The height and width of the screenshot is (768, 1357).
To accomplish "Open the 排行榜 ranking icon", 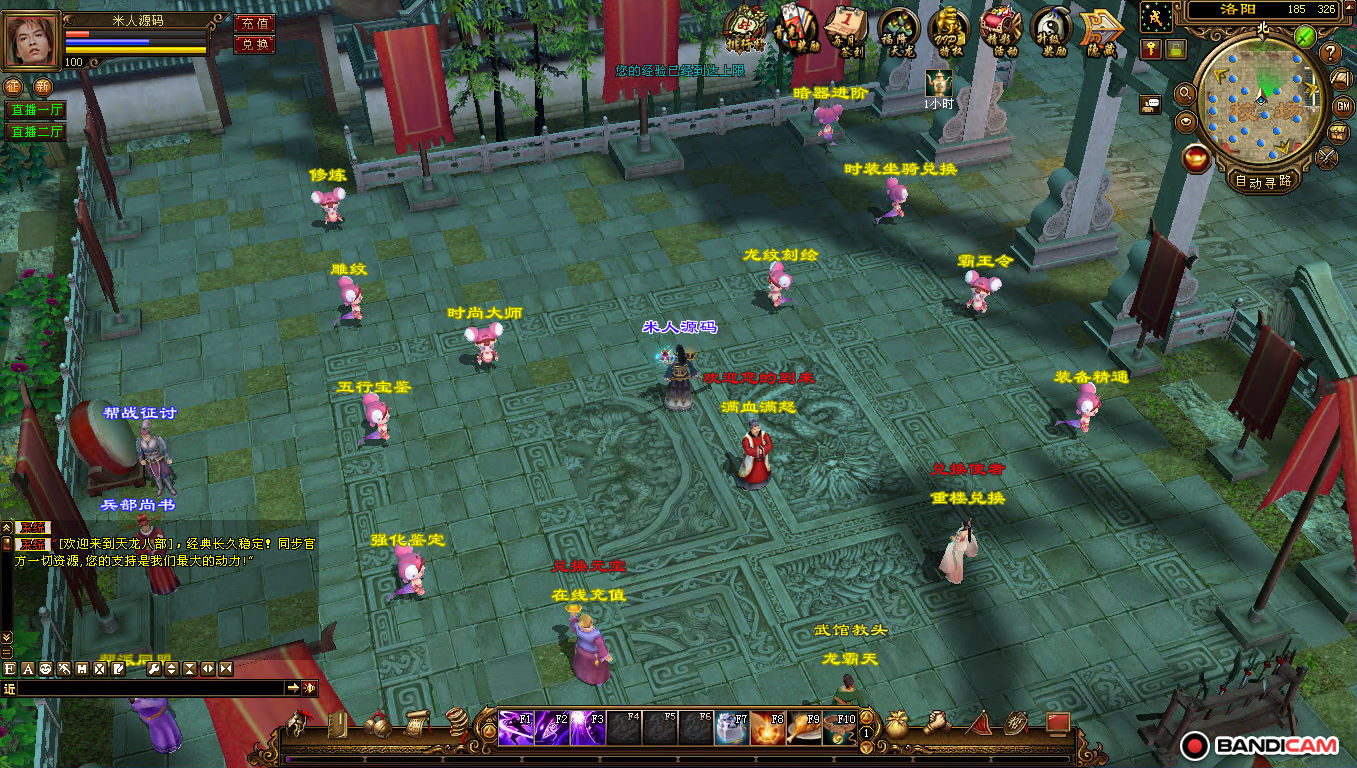I will (x=744, y=29).
